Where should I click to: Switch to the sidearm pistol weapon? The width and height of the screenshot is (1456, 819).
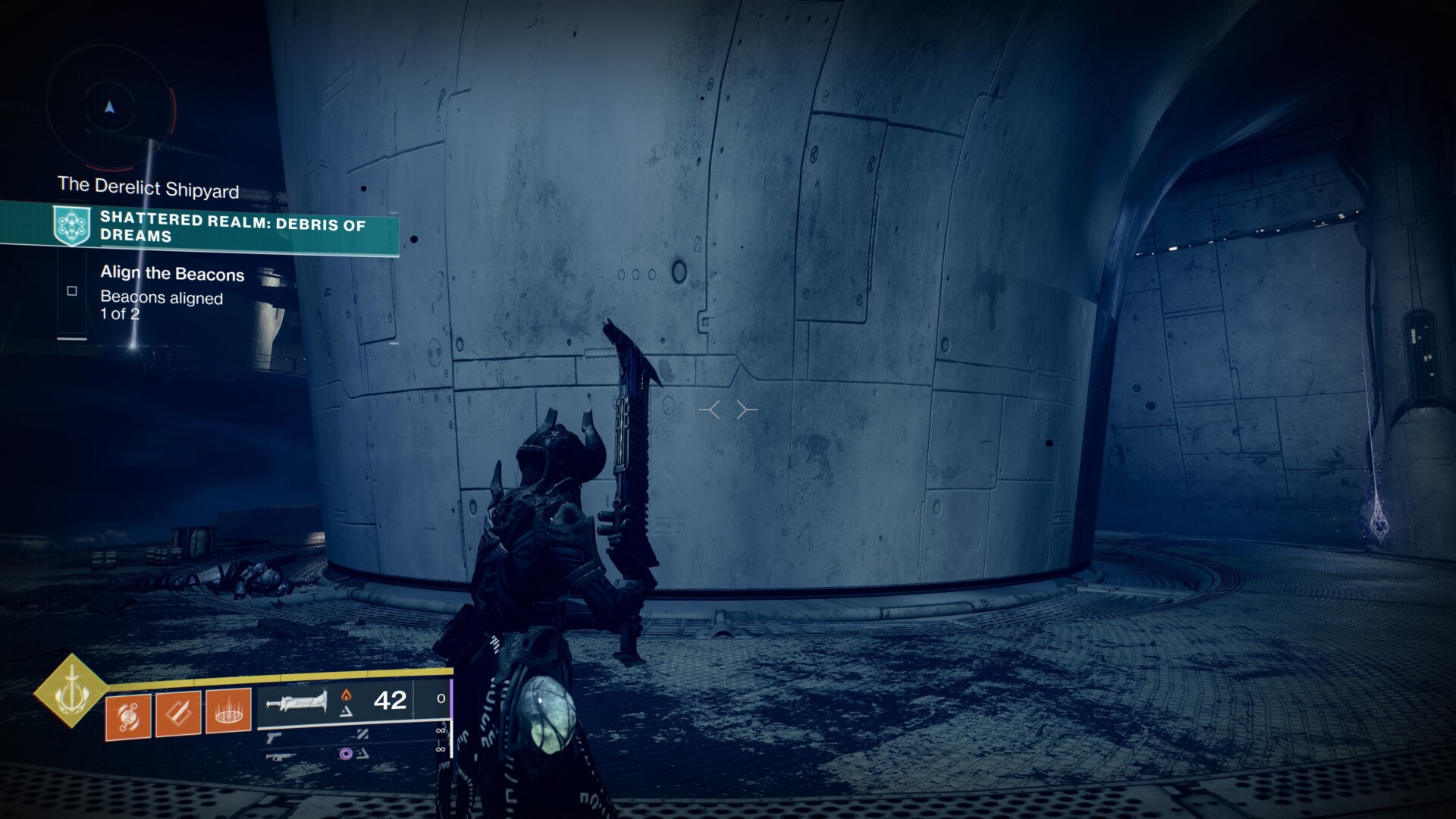pyautogui.click(x=275, y=736)
